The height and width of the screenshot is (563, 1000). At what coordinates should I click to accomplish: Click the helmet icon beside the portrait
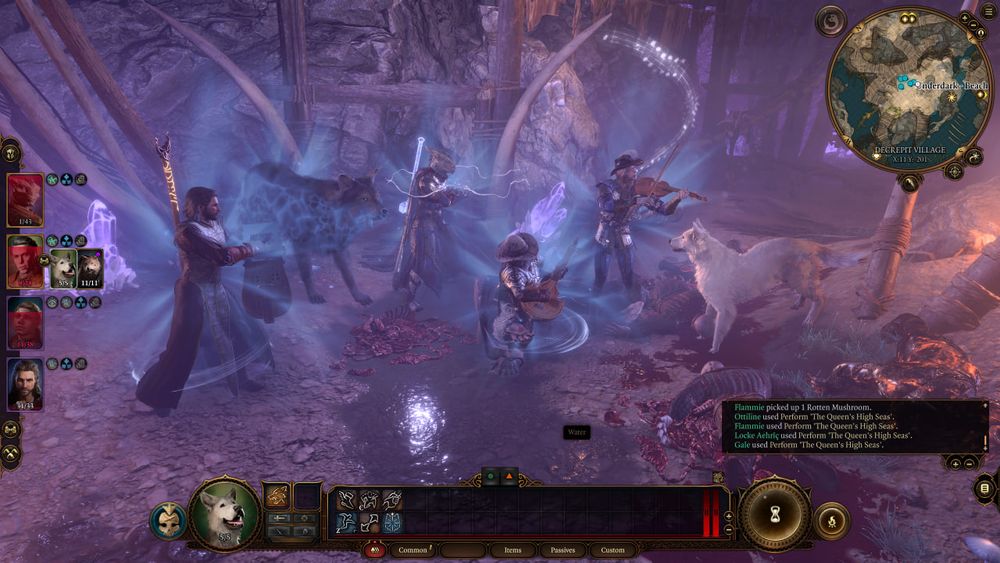click(x=168, y=521)
